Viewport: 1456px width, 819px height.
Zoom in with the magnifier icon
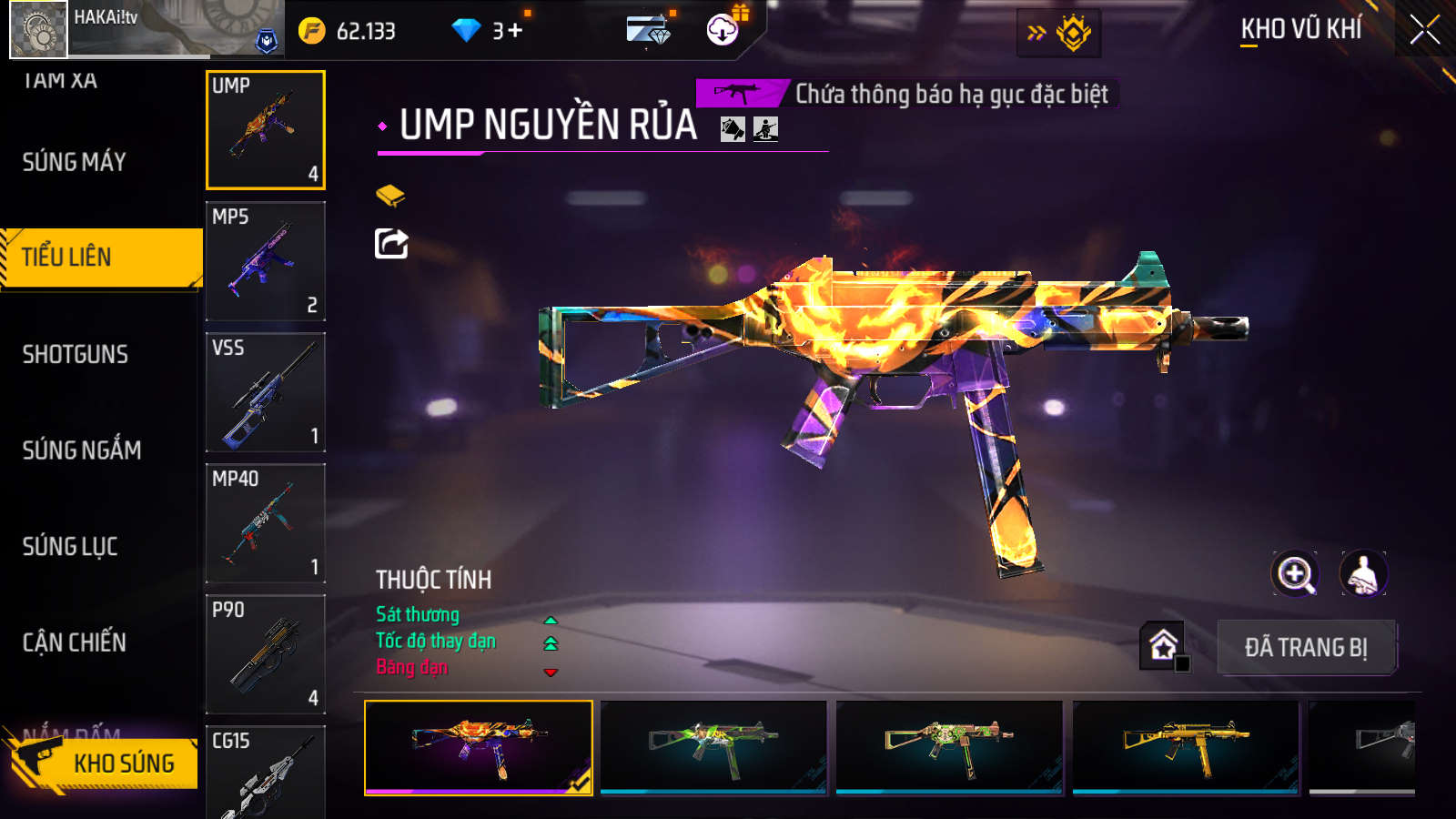pyautogui.click(x=1295, y=573)
